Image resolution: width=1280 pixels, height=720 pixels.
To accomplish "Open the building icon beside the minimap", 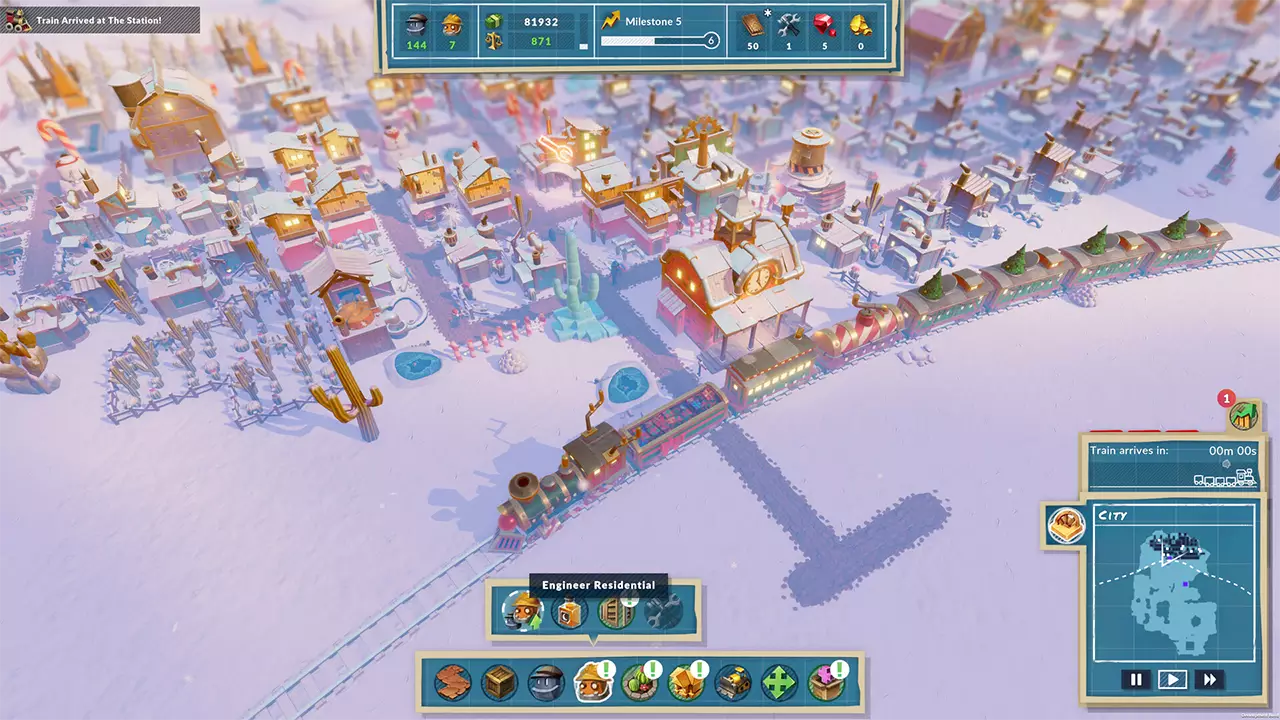I will (1066, 525).
